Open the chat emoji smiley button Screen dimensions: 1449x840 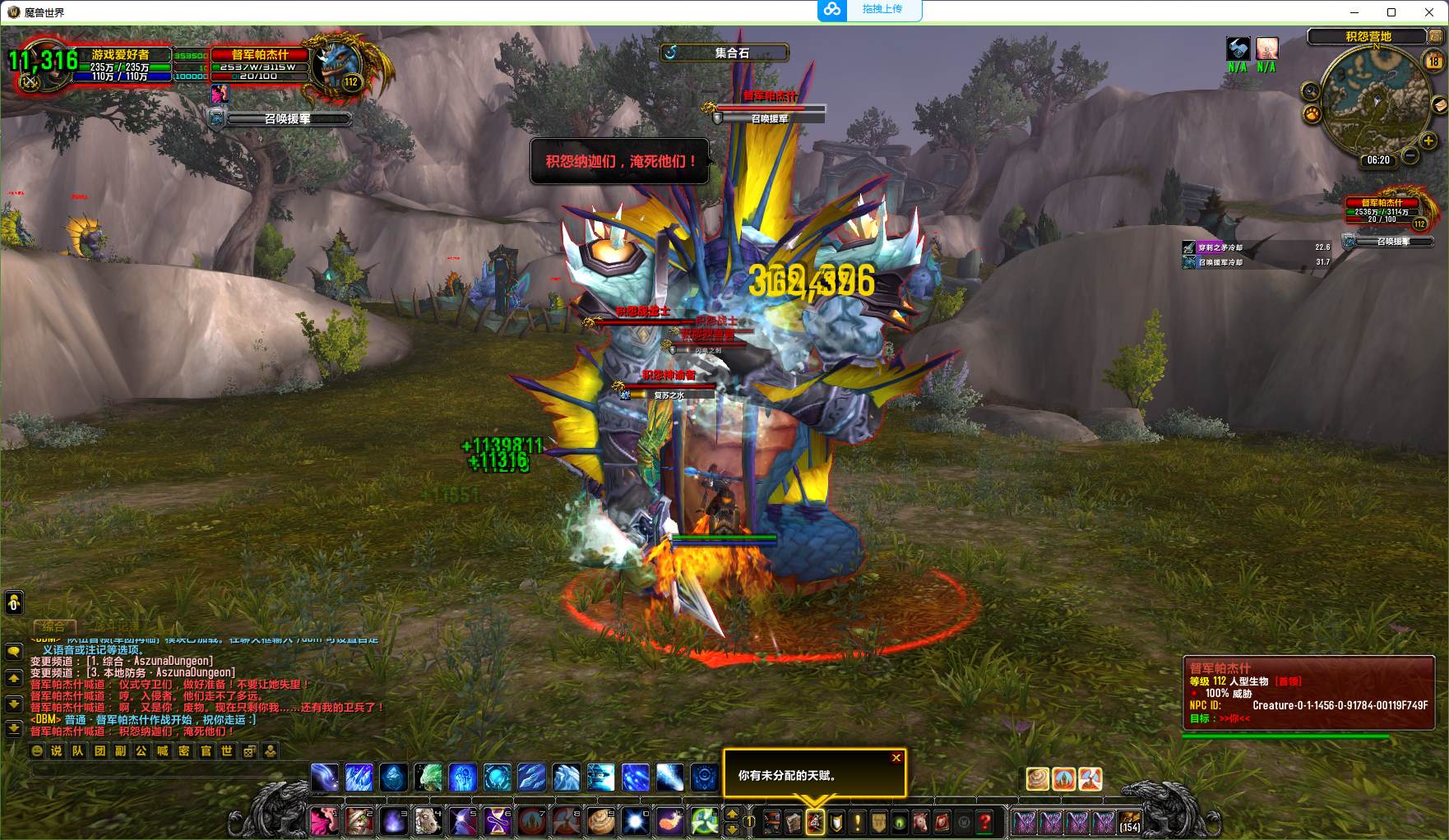pyautogui.click(x=36, y=750)
